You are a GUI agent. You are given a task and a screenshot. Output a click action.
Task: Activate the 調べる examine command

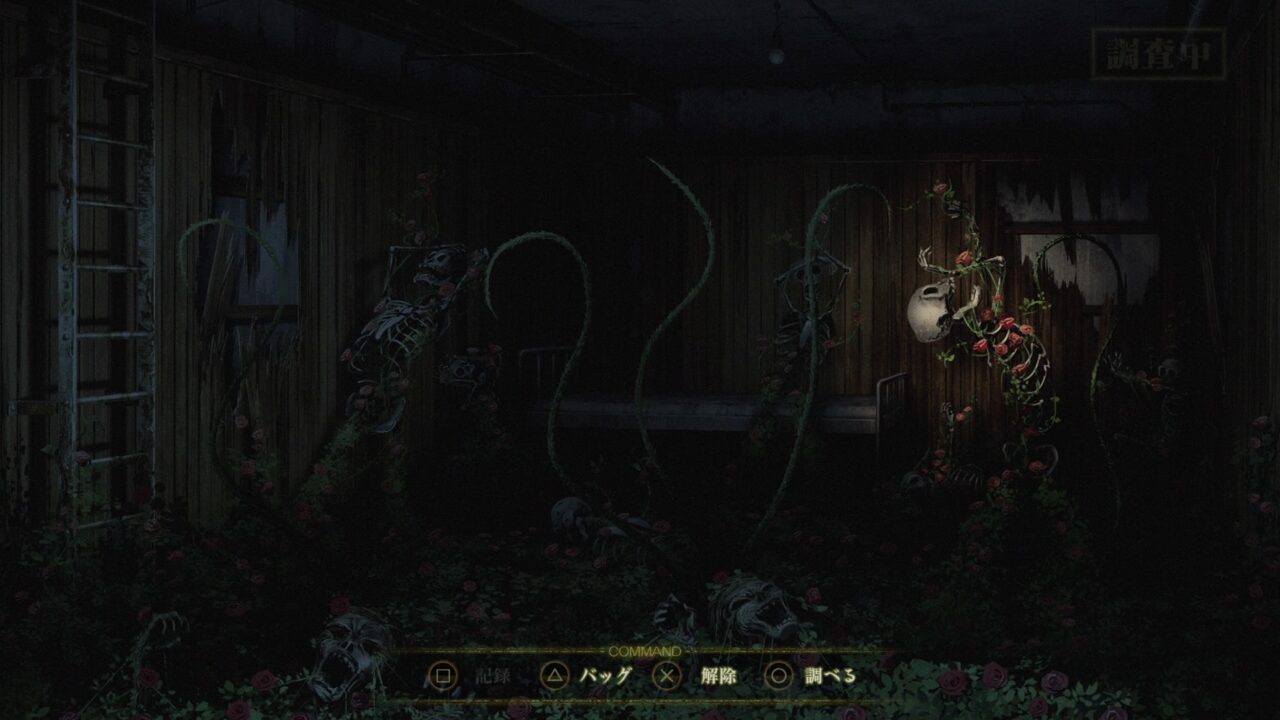(832, 674)
